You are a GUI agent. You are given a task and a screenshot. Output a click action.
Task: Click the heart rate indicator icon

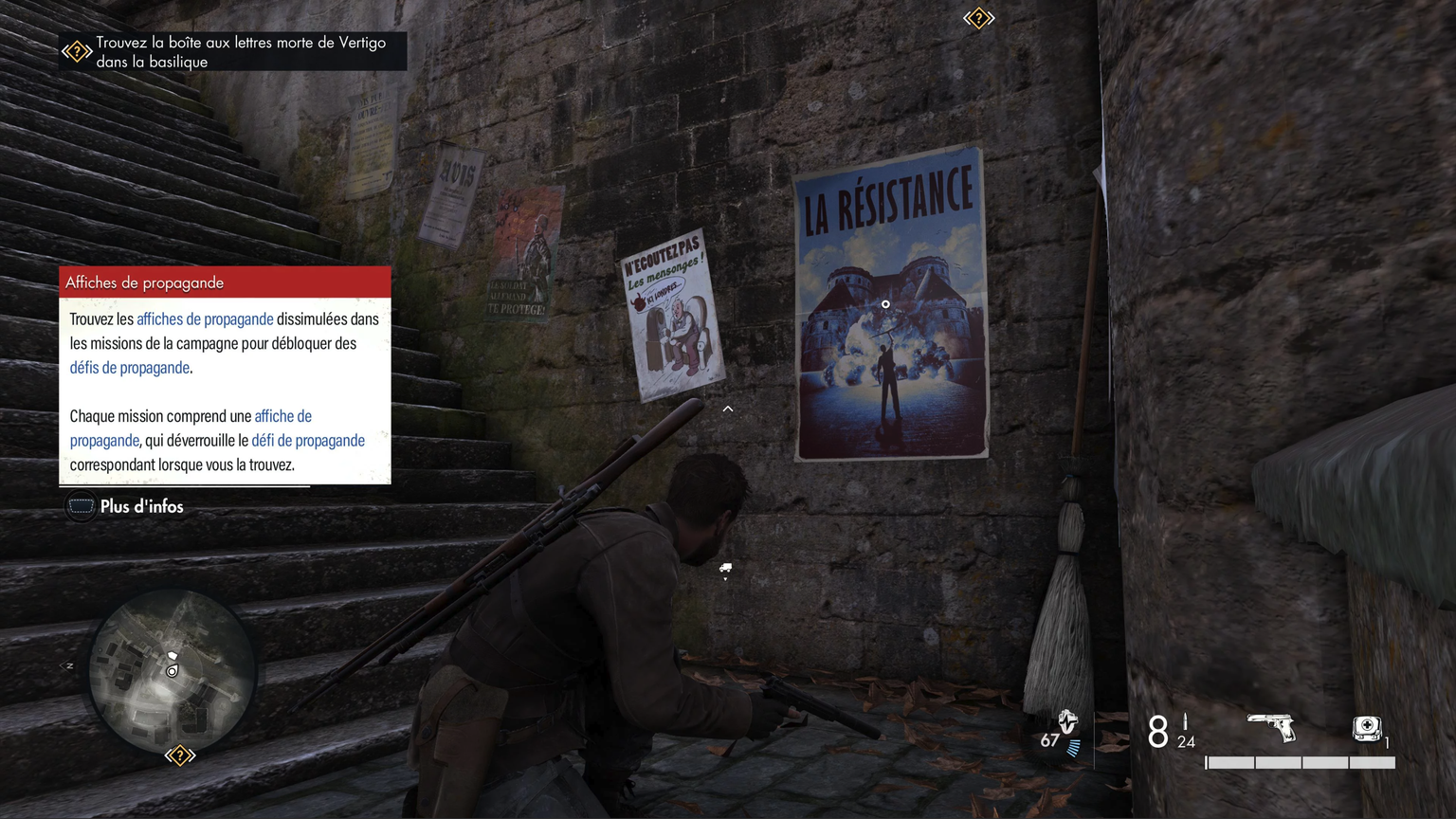tap(1067, 722)
